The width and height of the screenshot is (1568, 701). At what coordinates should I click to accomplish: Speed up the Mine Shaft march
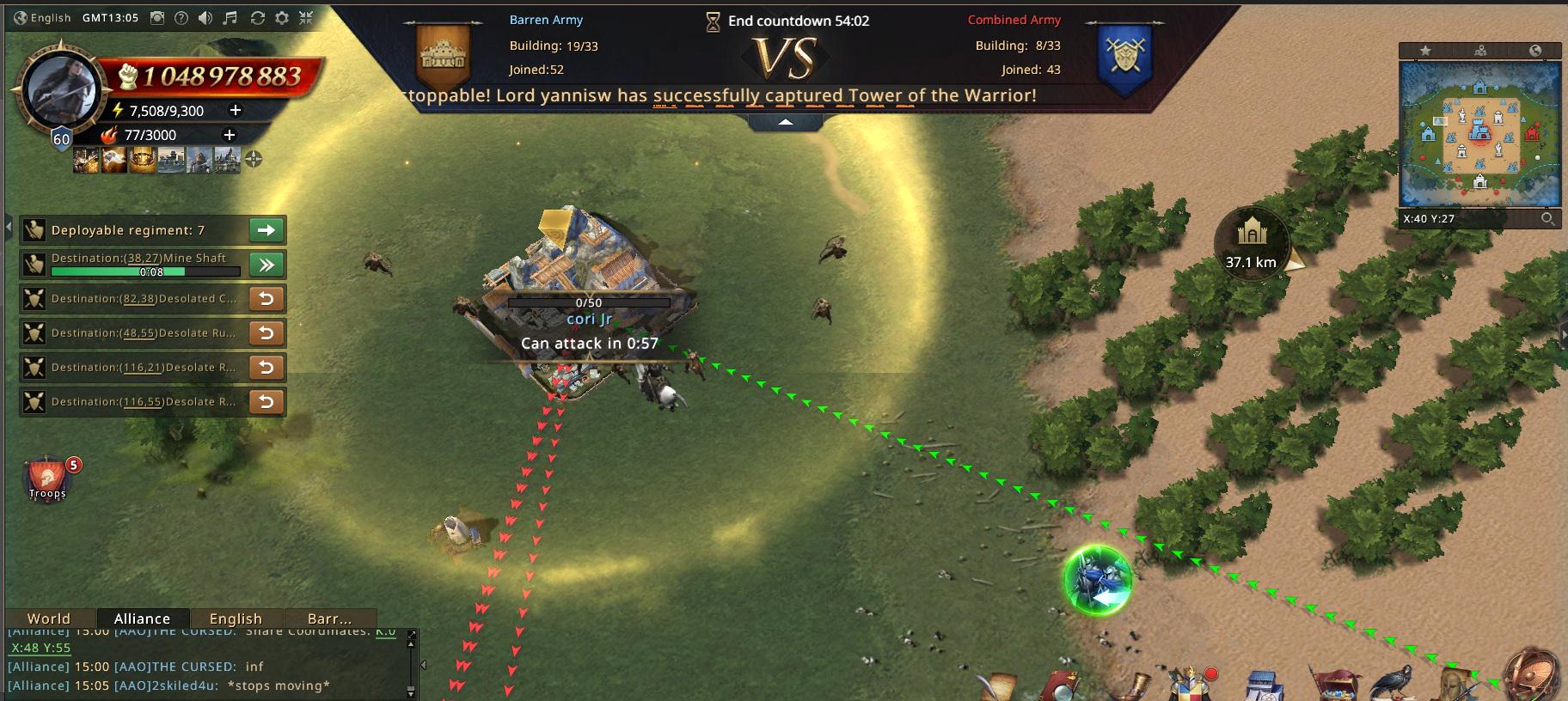266,265
